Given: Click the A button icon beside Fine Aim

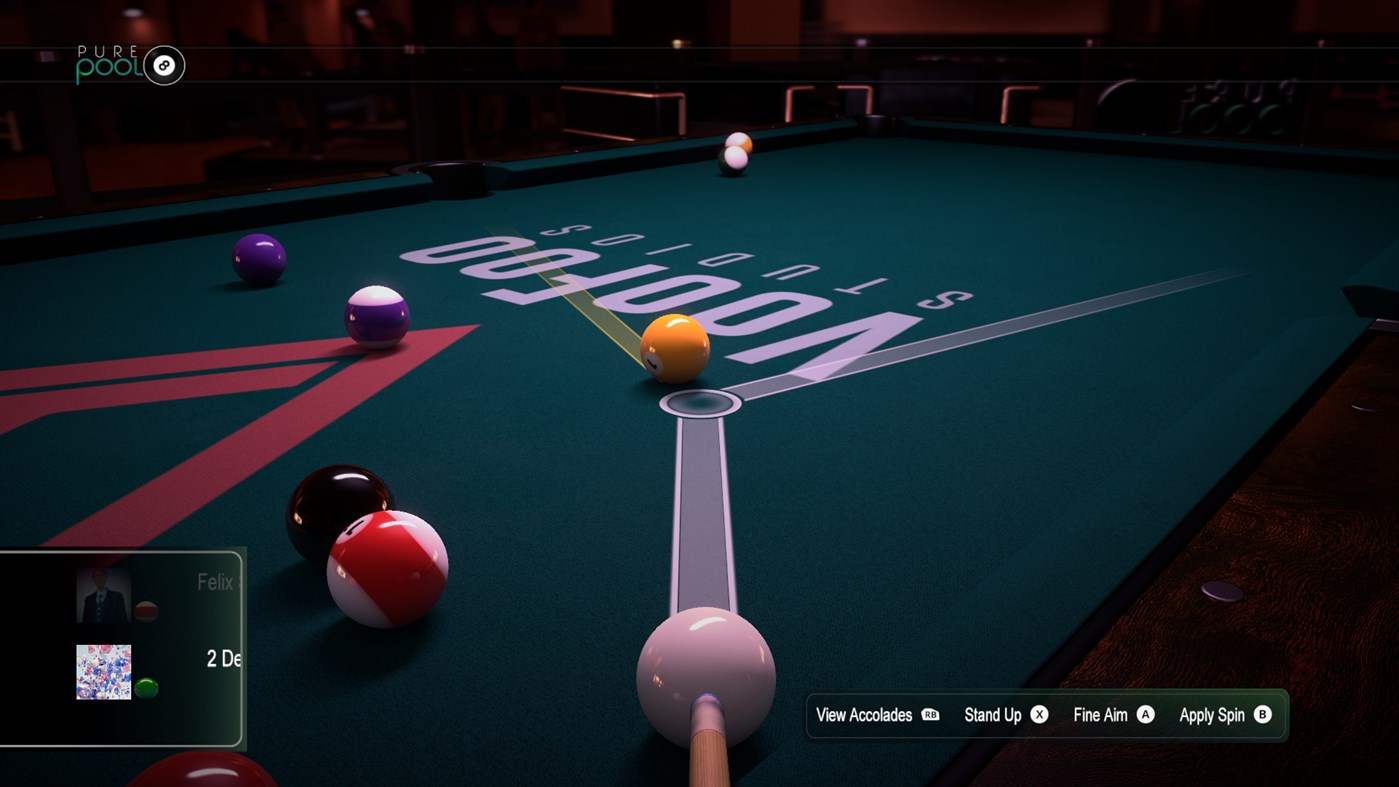Looking at the screenshot, I should (x=1143, y=715).
